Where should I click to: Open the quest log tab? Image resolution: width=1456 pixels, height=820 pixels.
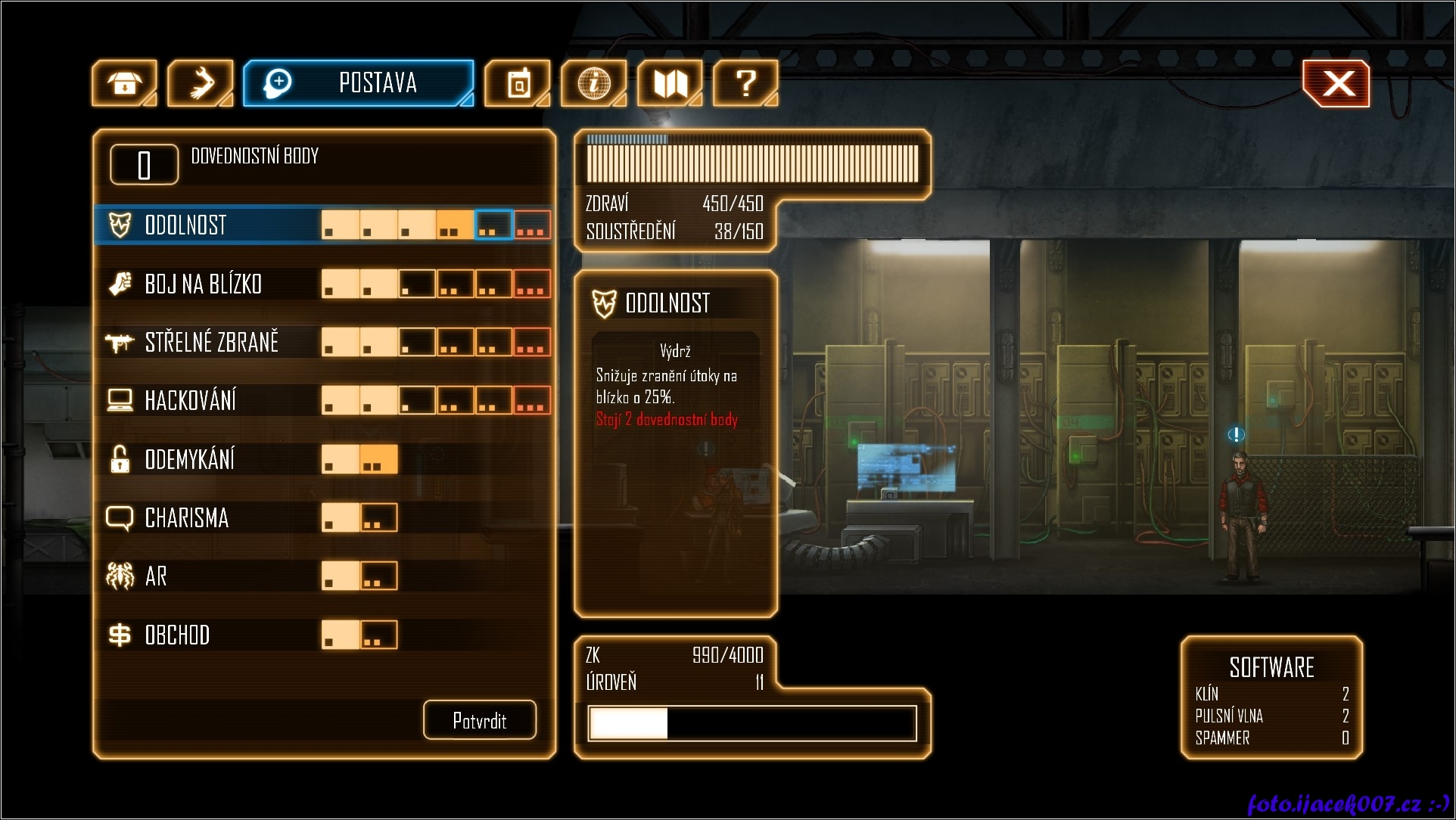coord(518,83)
